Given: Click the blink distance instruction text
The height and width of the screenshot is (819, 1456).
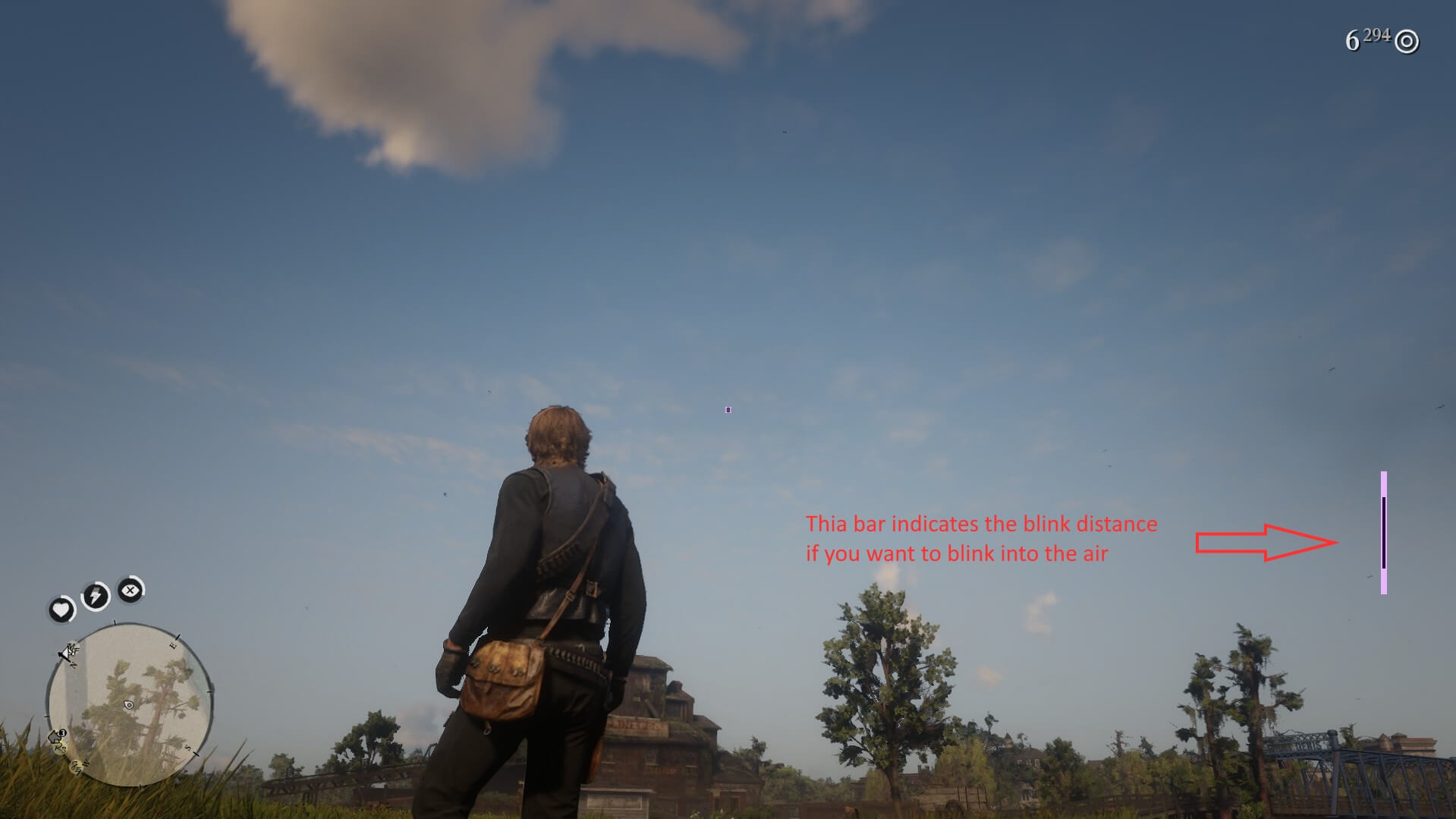Looking at the screenshot, I should [981, 539].
